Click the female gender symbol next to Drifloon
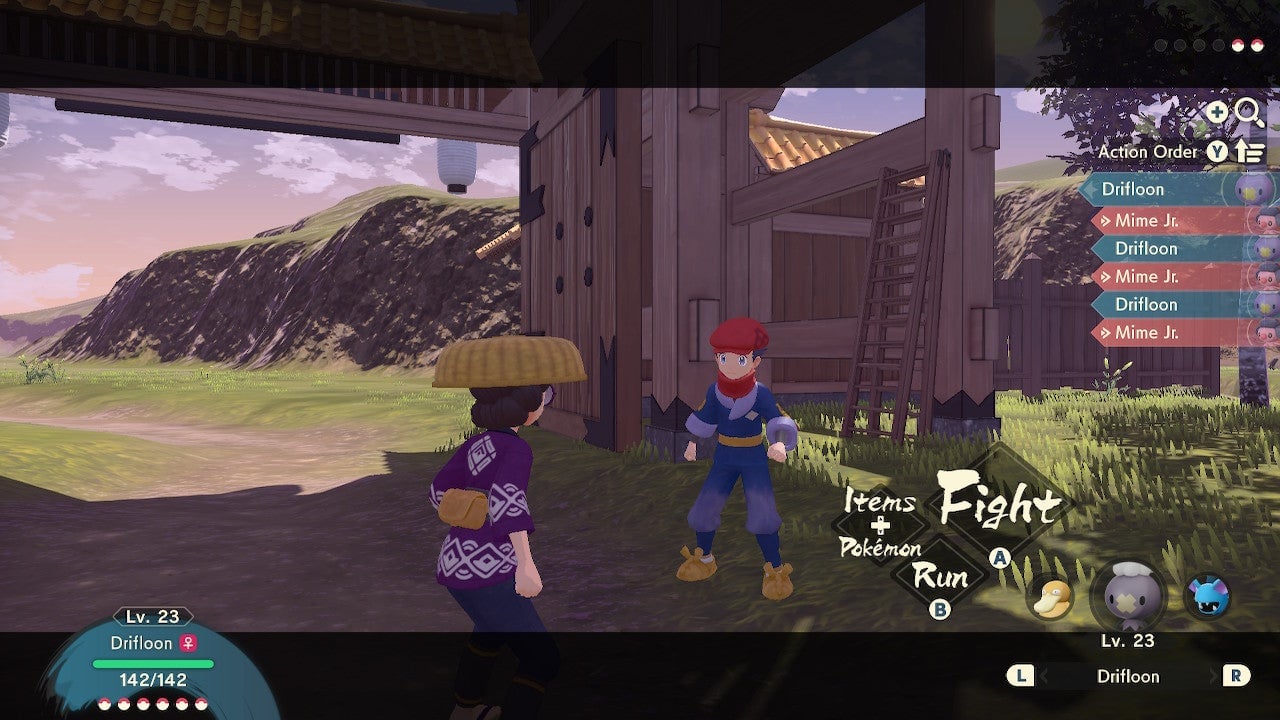 pyautogui.click(x=190, y=643)
